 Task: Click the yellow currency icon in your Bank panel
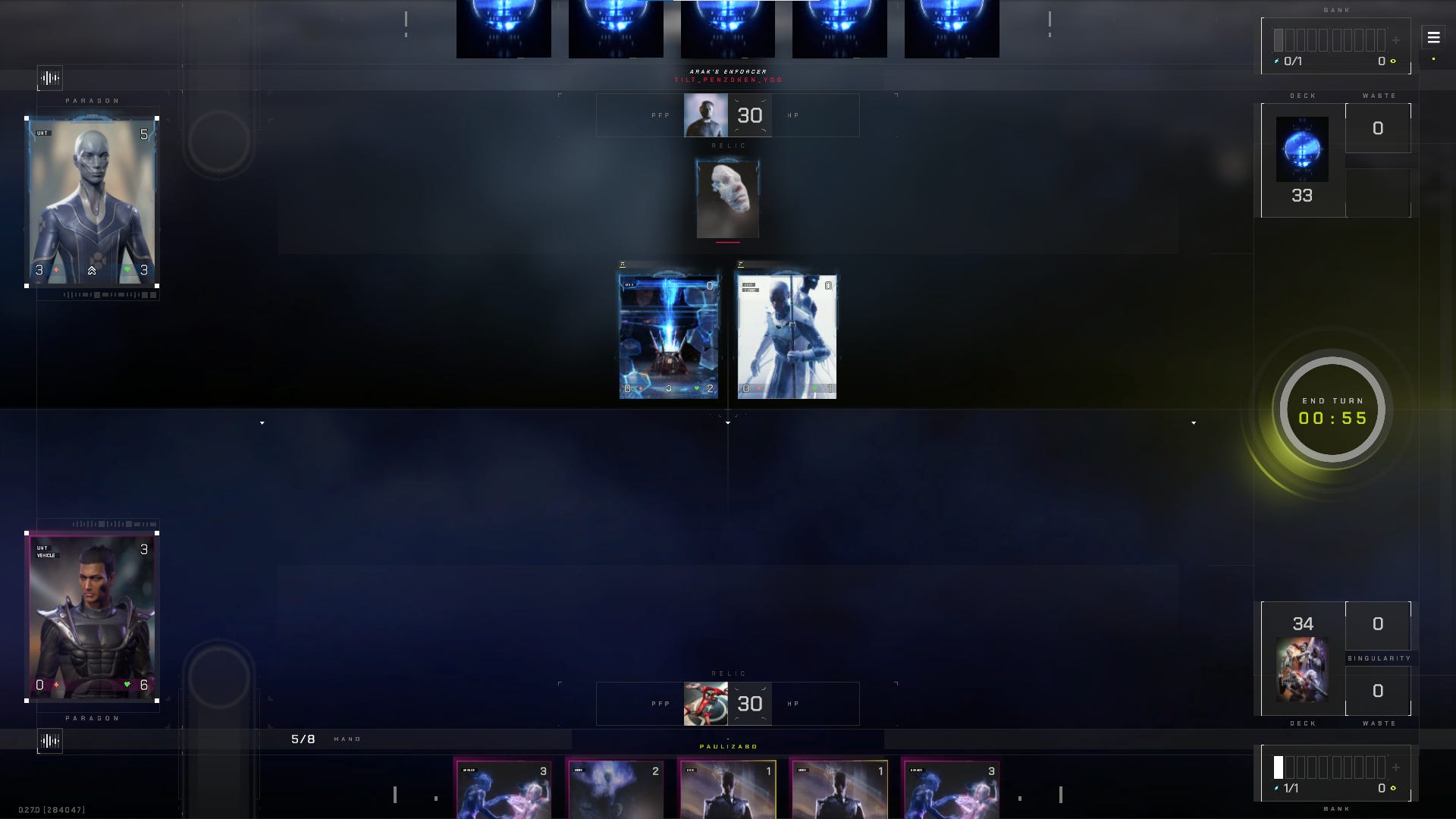click(1393, 787)
